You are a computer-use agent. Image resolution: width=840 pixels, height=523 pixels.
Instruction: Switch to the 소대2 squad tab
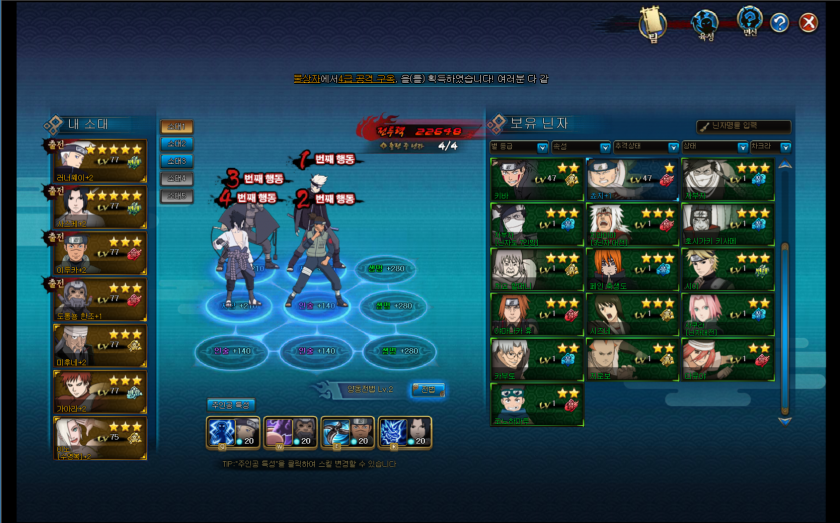[x=177, y=144]
